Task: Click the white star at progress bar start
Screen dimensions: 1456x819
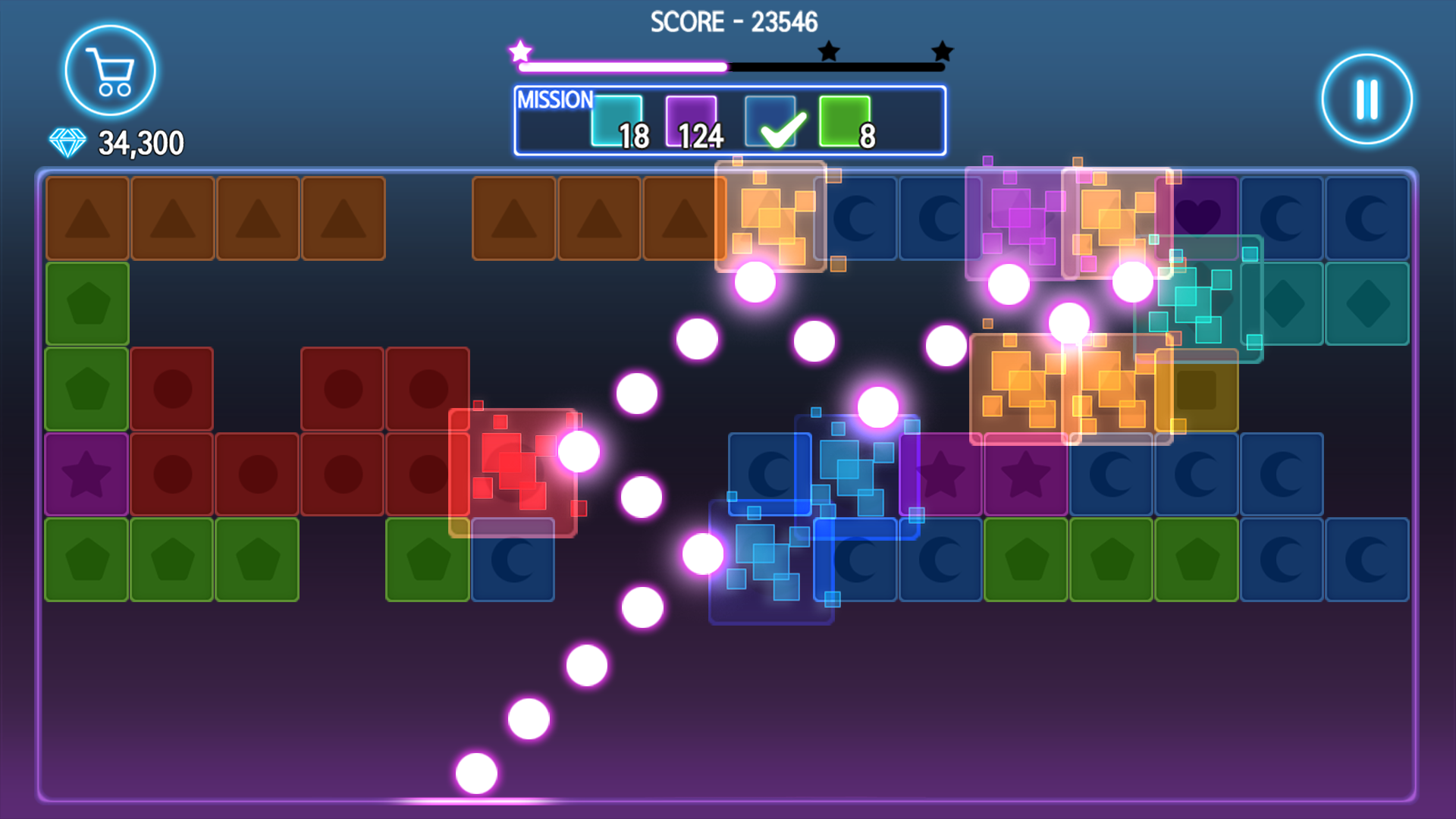Action: click(x=520, y=52)
